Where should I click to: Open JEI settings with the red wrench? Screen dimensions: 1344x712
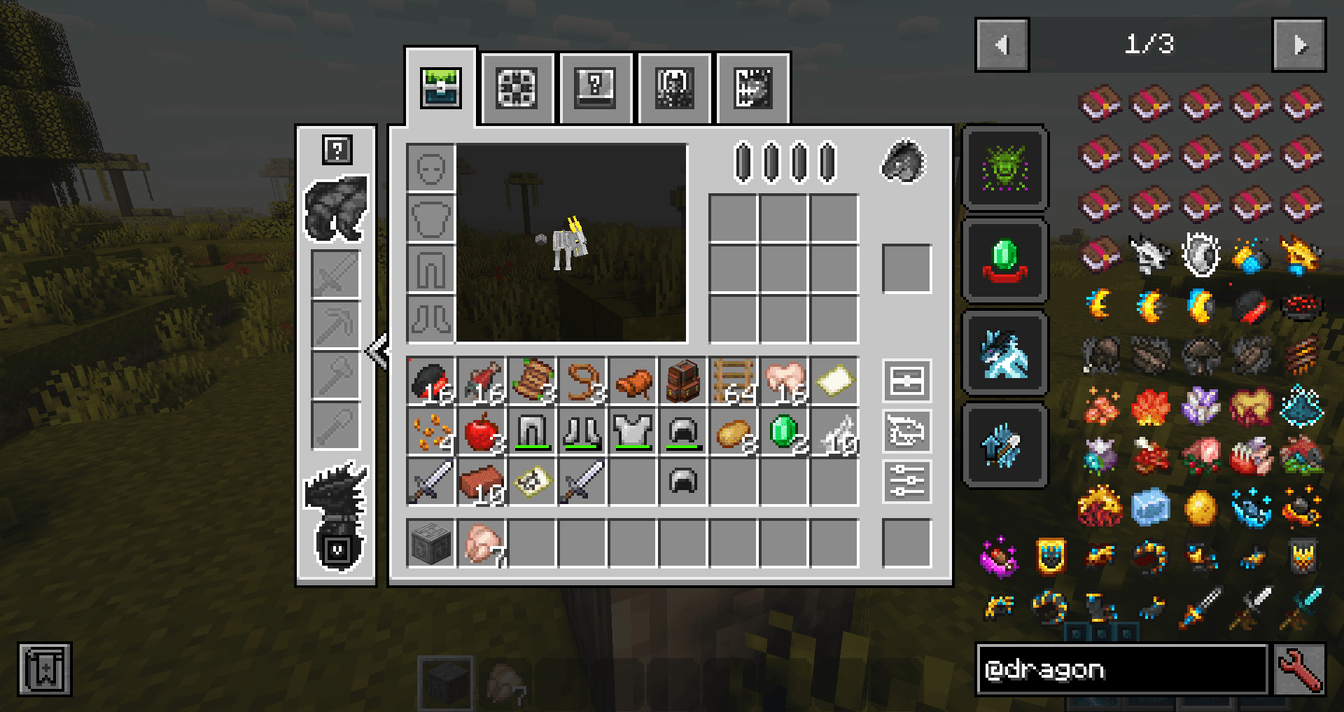point(1300,670)
